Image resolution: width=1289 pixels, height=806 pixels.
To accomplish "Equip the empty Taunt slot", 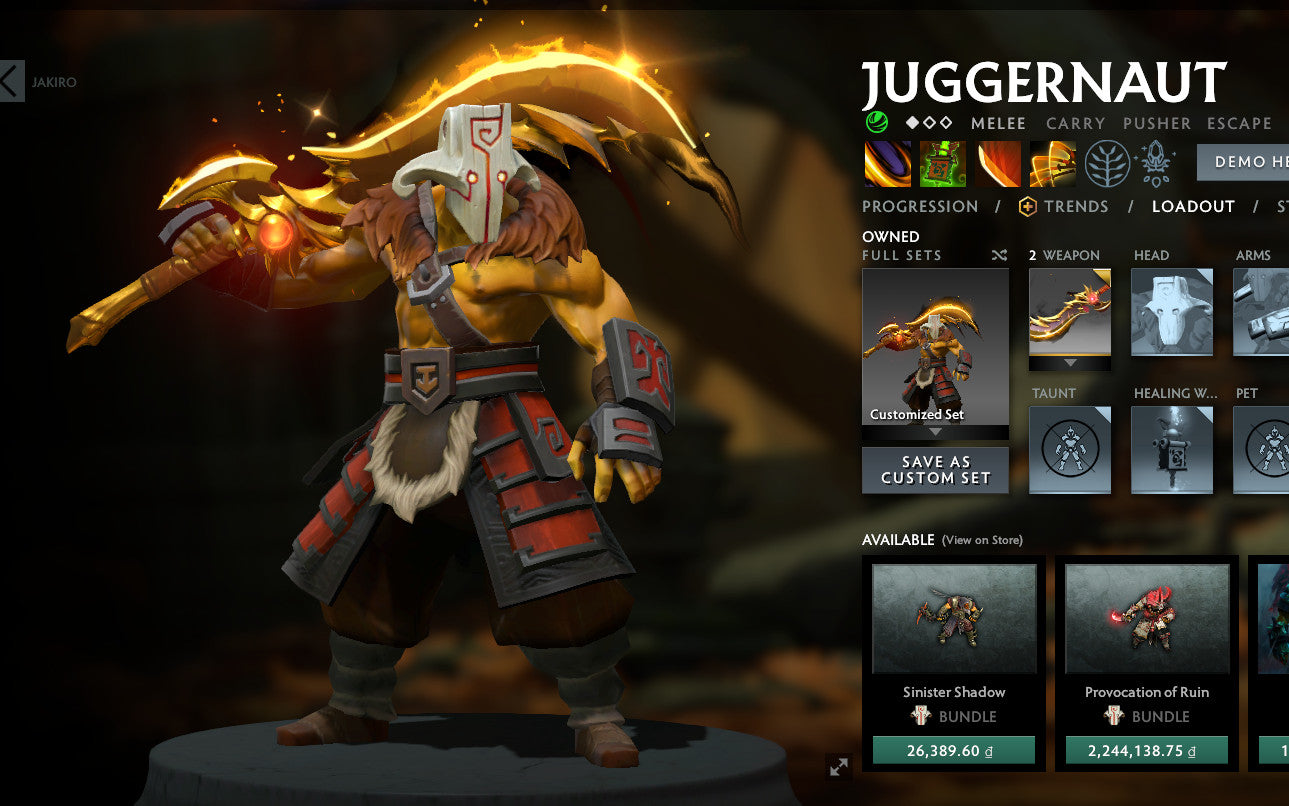I will coord(1069,450).
